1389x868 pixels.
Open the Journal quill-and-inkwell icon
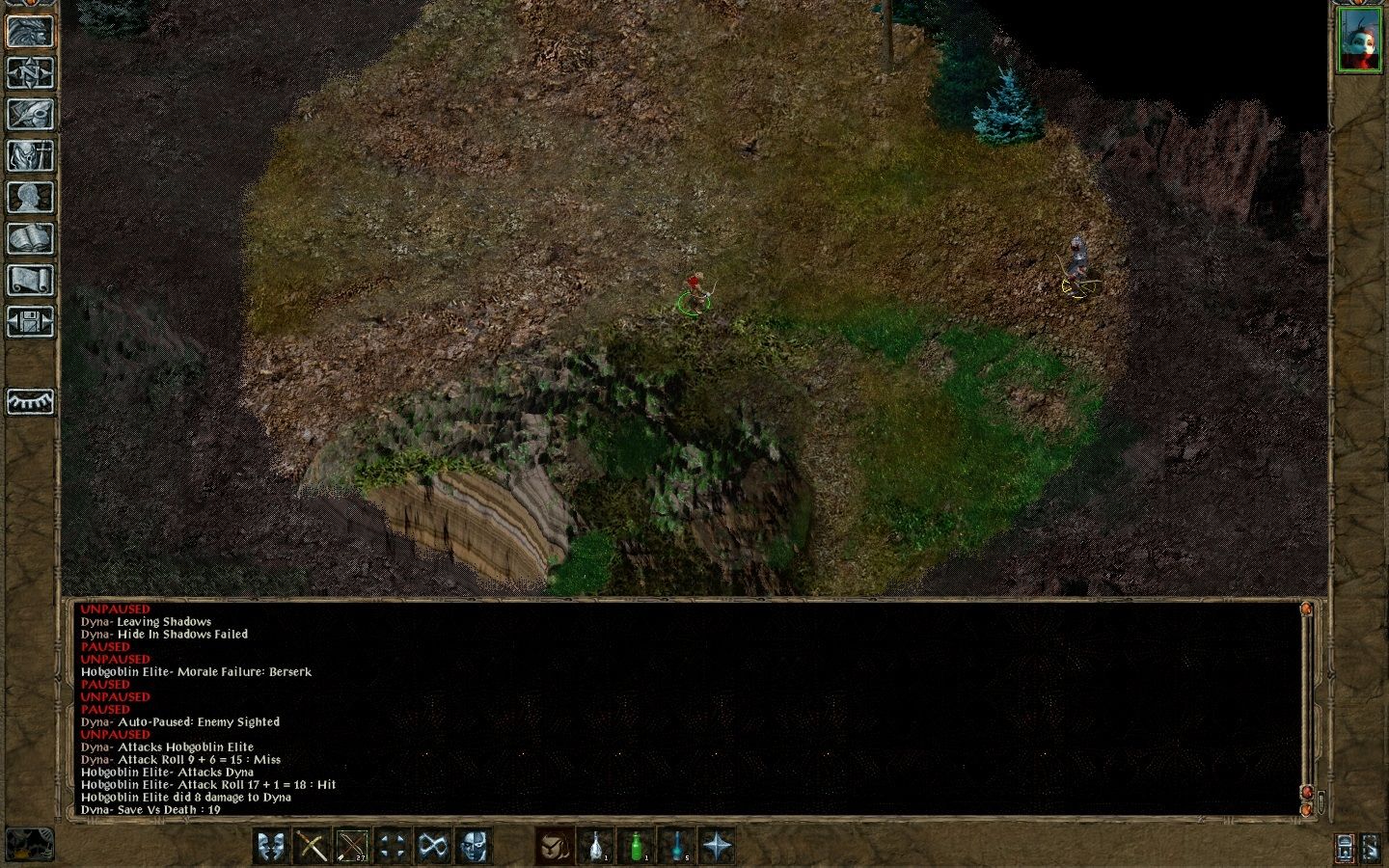[x=29, y=114]
